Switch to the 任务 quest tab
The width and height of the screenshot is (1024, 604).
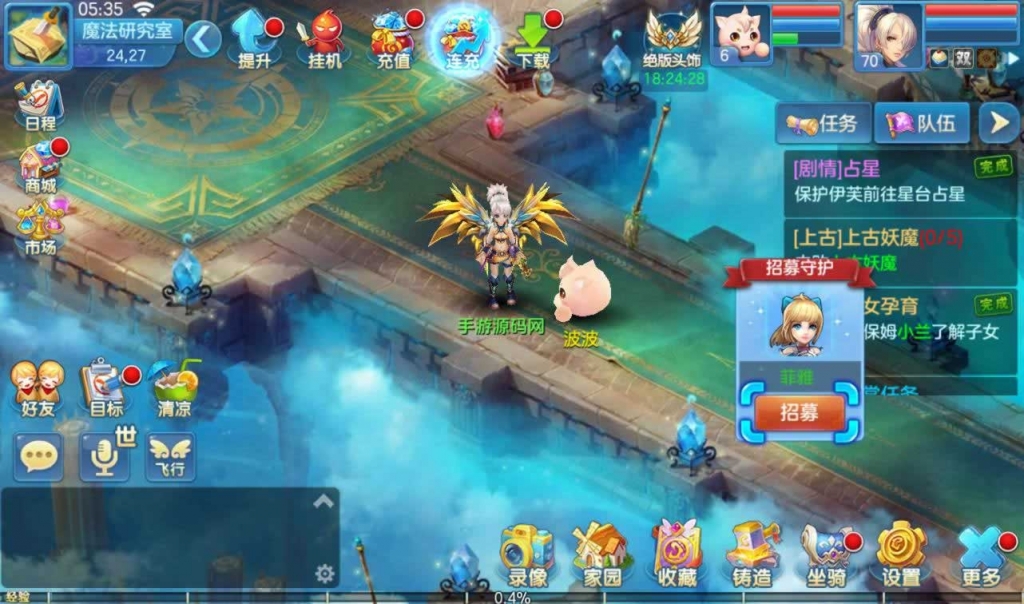[823, 124]
